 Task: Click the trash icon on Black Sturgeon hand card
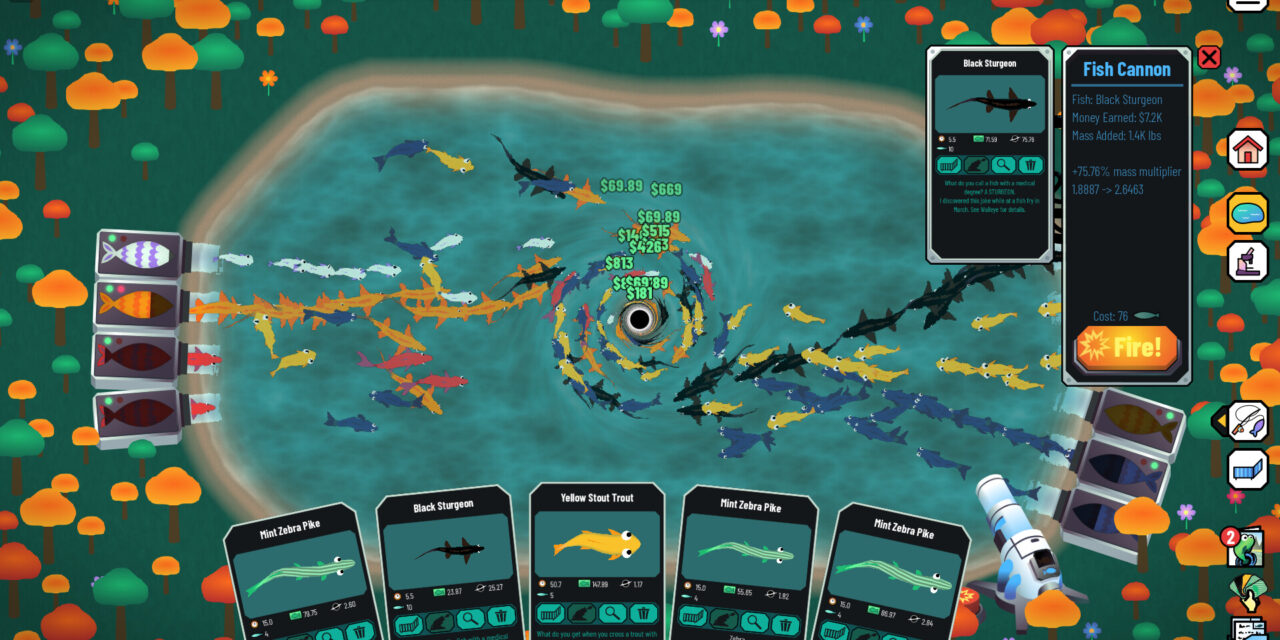(x=501, y=616)
